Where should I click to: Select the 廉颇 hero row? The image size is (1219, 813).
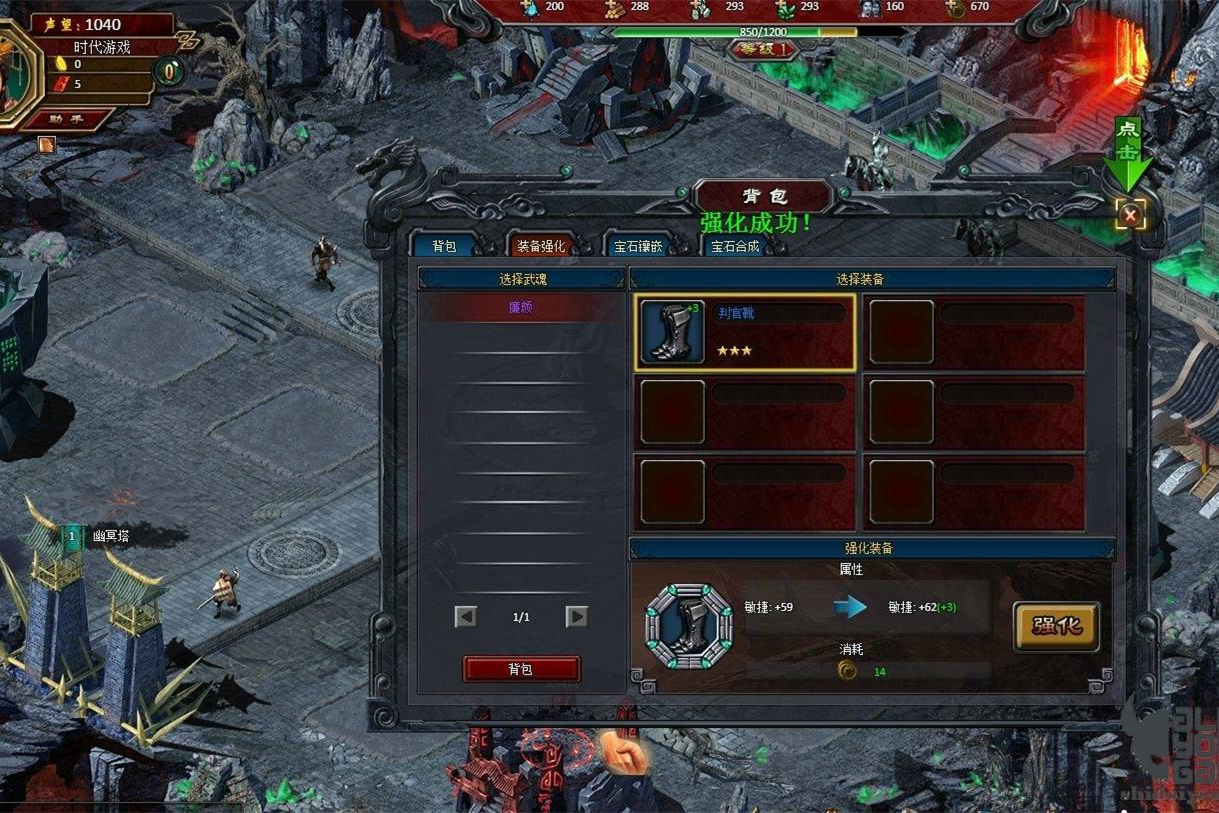[521, 308]
